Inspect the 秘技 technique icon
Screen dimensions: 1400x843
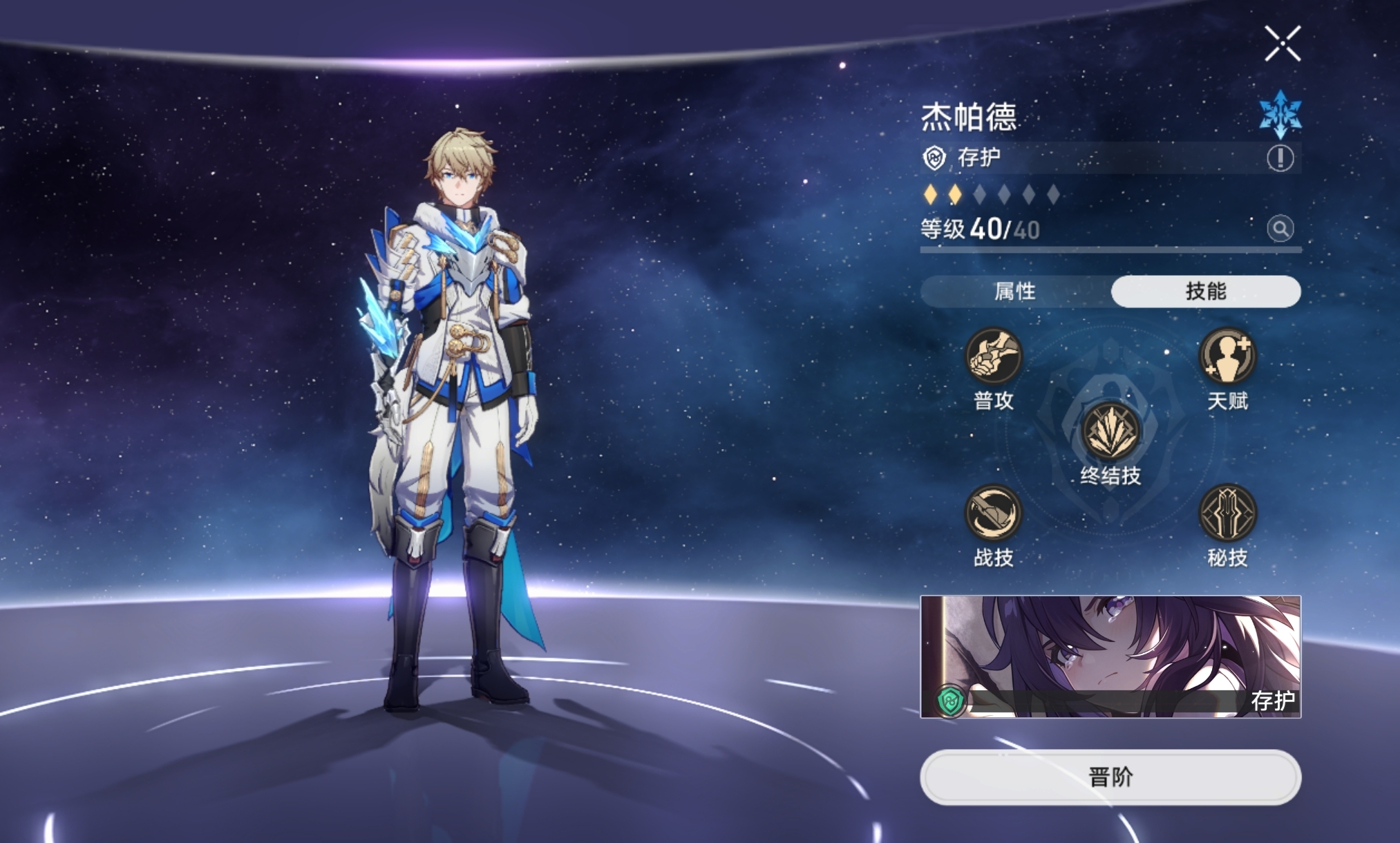[x=1227, y=513]
